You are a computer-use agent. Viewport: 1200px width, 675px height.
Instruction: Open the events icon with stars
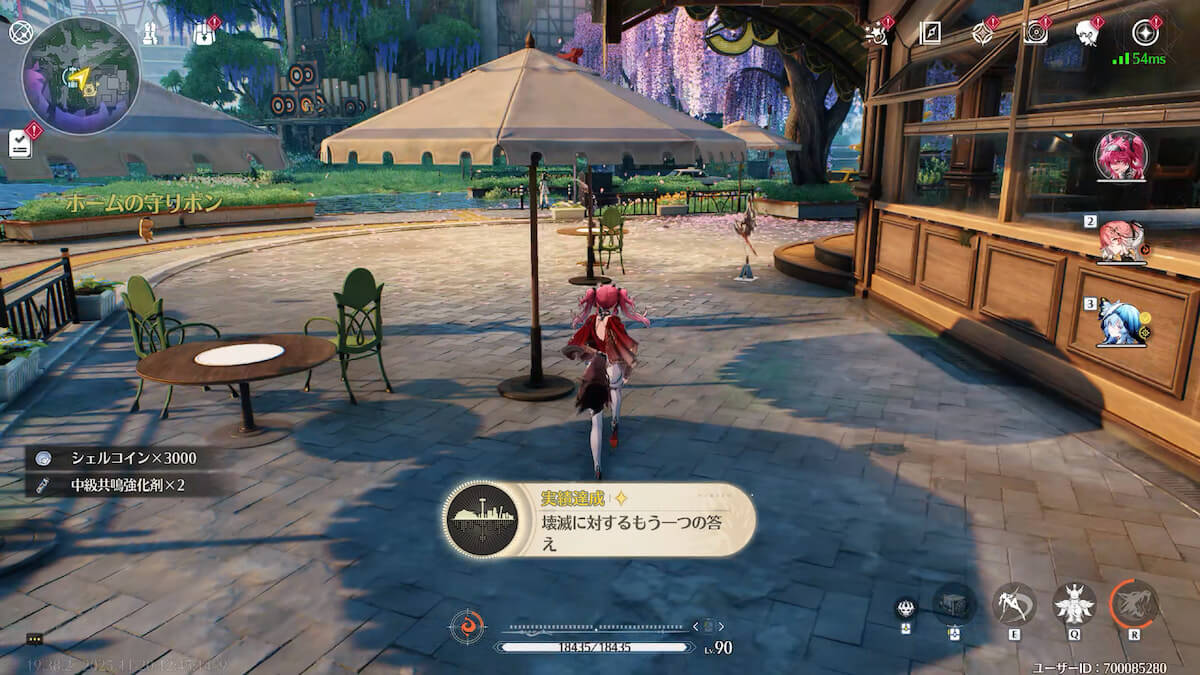[x=877, y=33]
